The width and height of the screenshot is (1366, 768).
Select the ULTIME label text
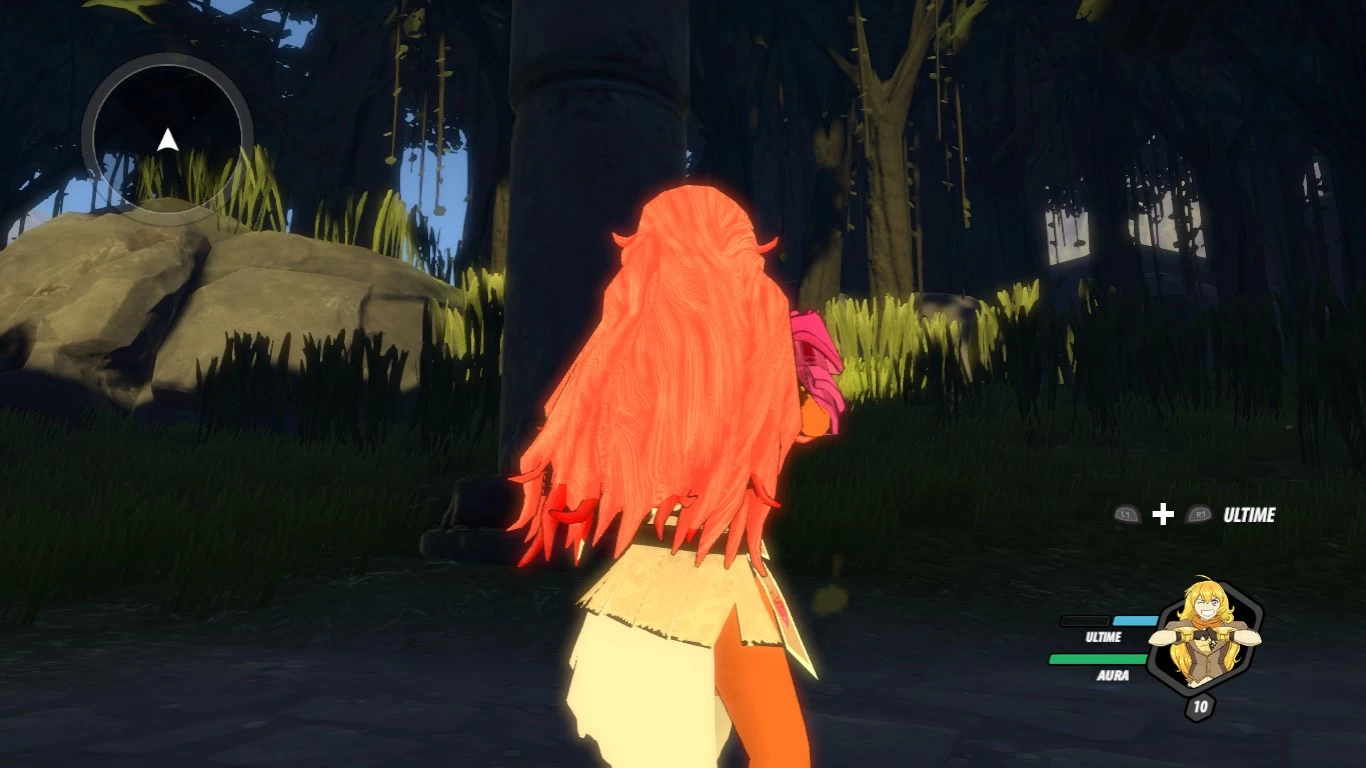click(x=1102, y=637)
